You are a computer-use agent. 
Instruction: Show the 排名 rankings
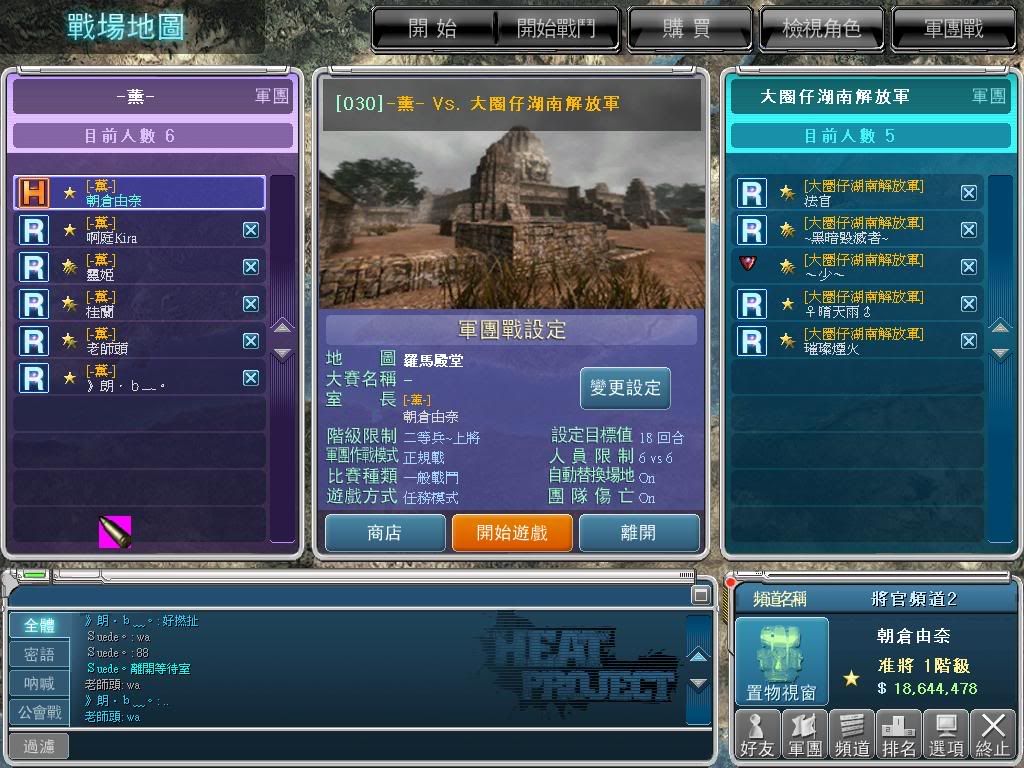click(x=899, y=735)
